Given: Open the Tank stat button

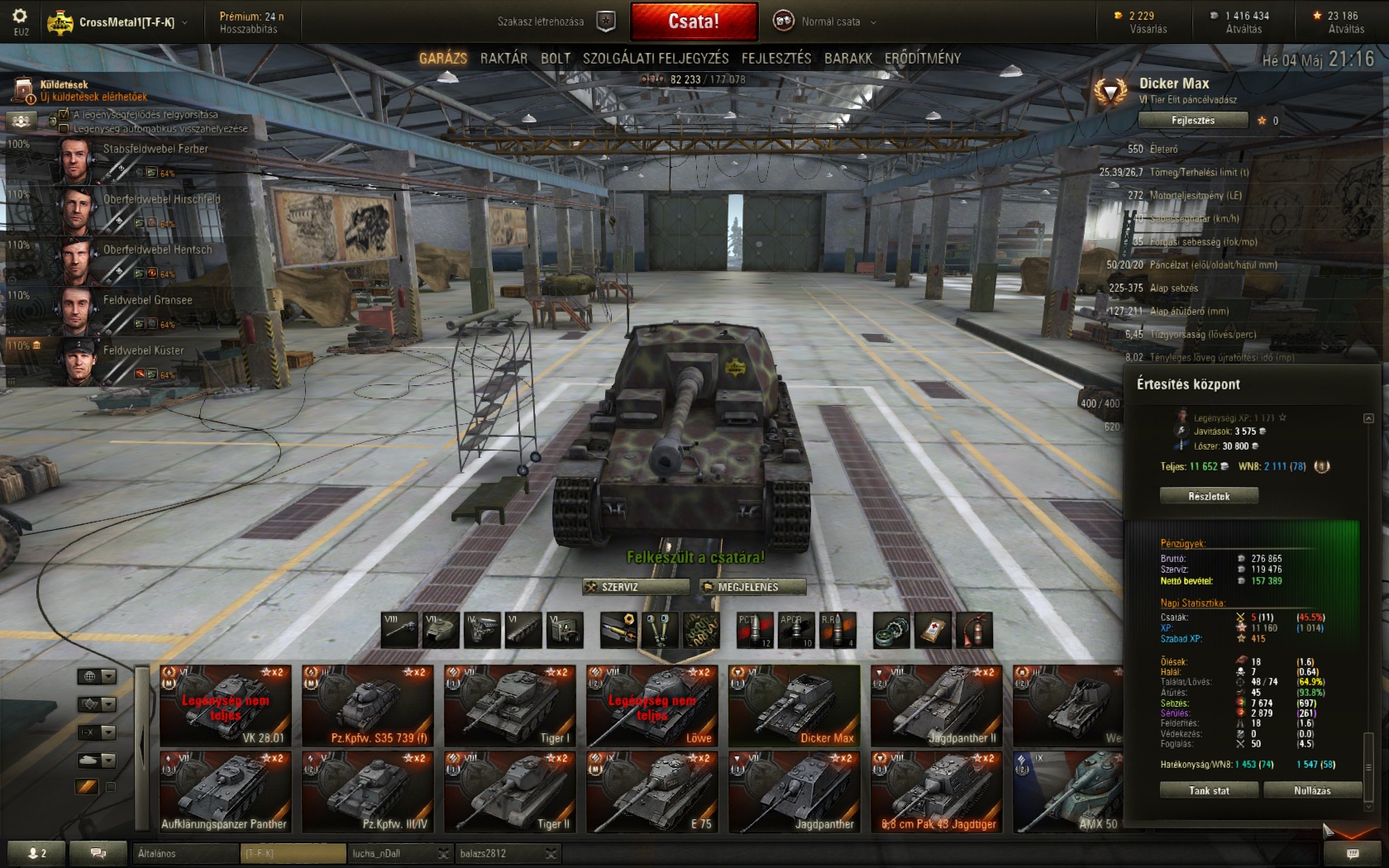Looking at the screenshot, I should point(1209,791).
